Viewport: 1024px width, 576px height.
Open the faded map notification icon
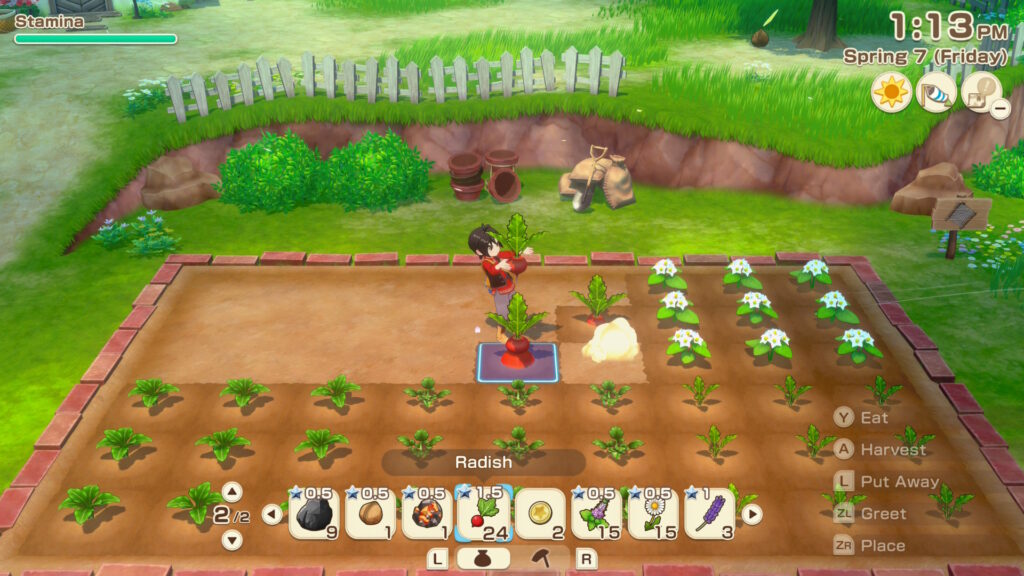tap(981, 92)
